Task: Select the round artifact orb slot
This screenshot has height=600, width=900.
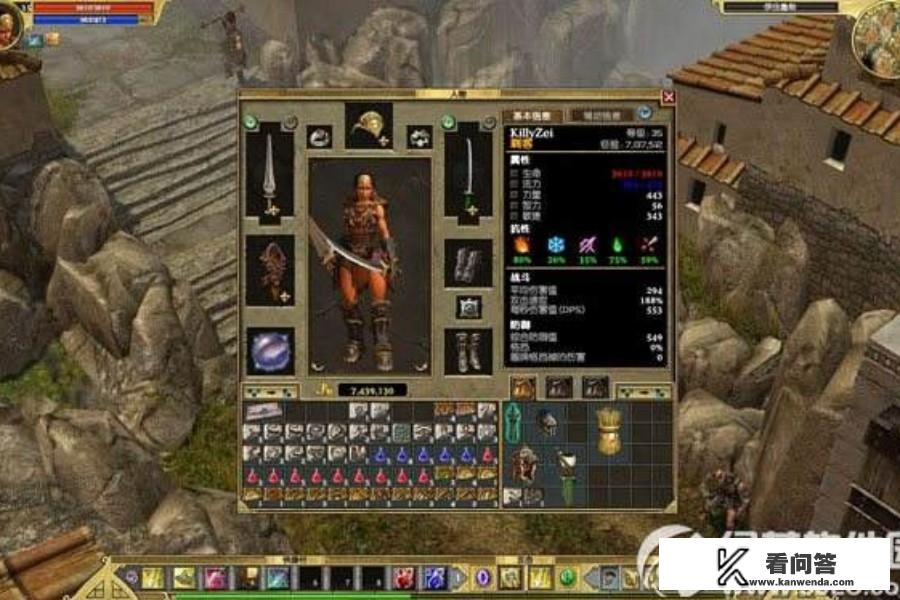Action: point(269,349)
